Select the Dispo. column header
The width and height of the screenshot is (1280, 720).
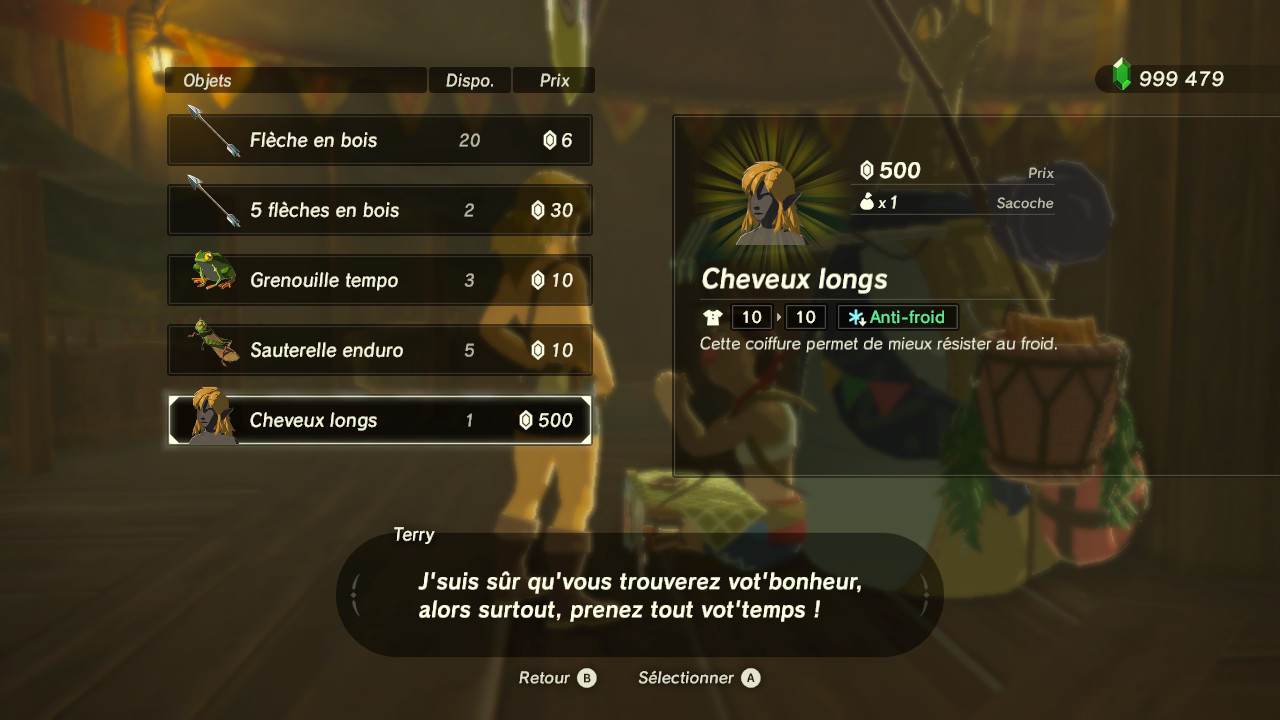469,79
